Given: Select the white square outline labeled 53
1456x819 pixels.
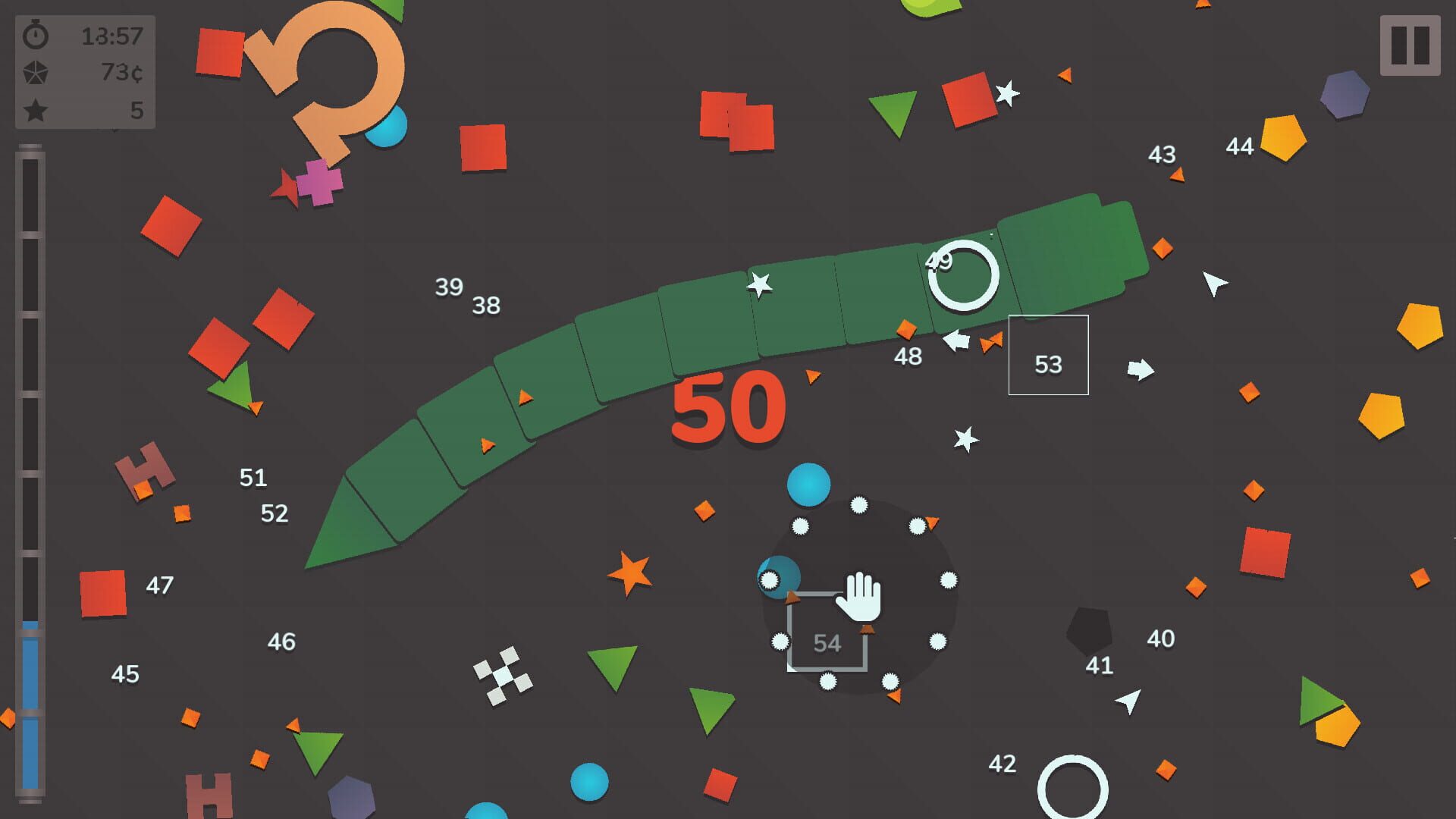Looking at the screenshot, I should click(1049, 356).
